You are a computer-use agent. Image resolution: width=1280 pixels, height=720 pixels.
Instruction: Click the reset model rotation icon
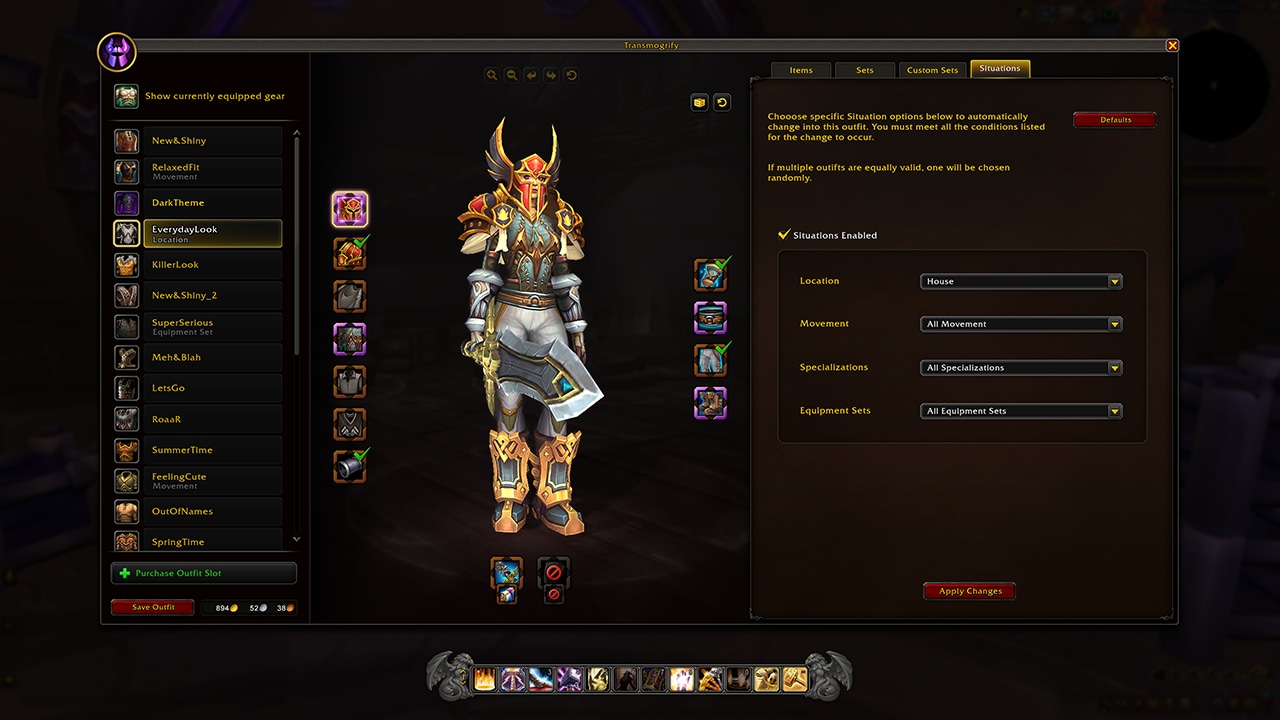coord(571,74)
